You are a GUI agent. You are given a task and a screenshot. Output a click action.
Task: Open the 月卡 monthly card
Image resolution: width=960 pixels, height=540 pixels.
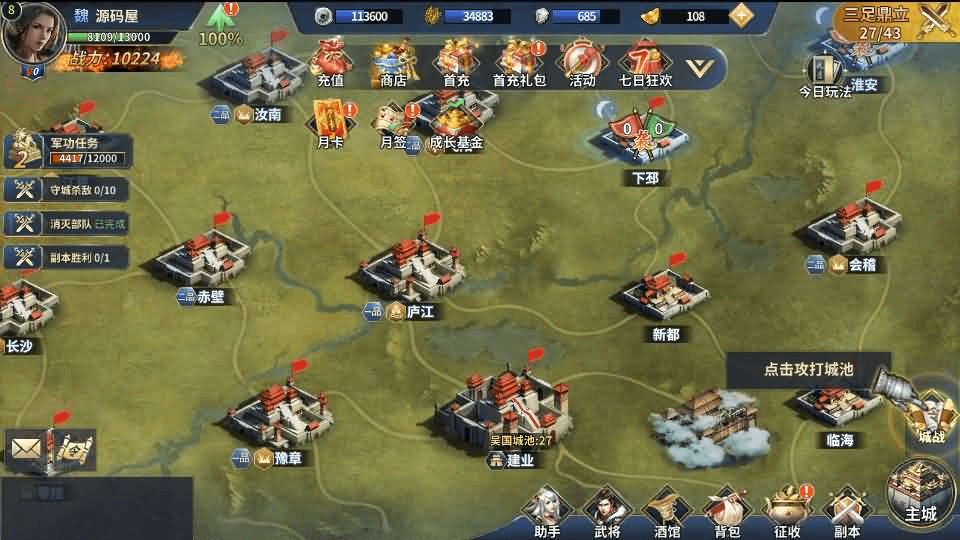click(x=331, y=125)
